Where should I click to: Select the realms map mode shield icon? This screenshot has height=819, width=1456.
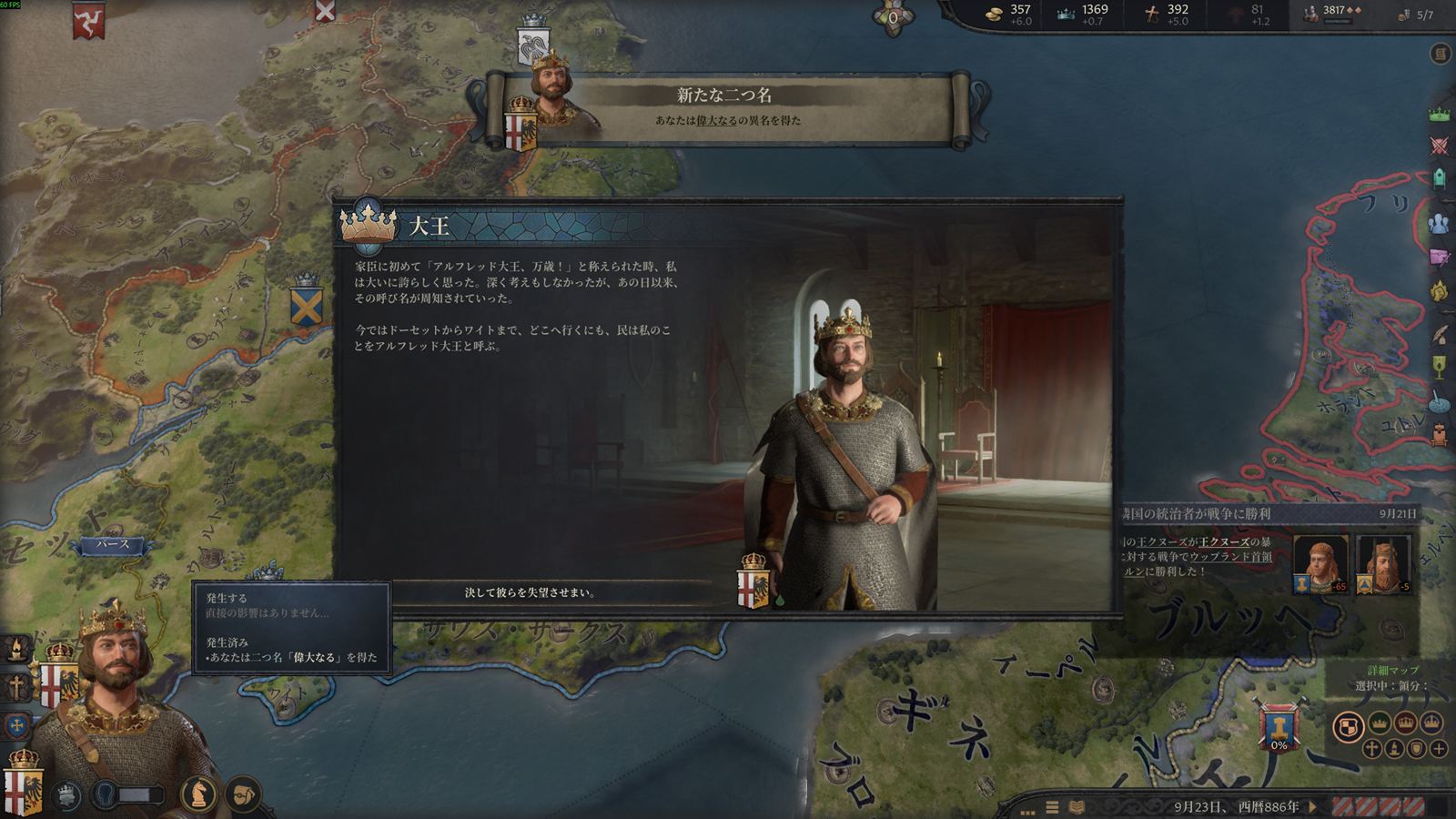pyautogui.click(x=1349, y=726)
